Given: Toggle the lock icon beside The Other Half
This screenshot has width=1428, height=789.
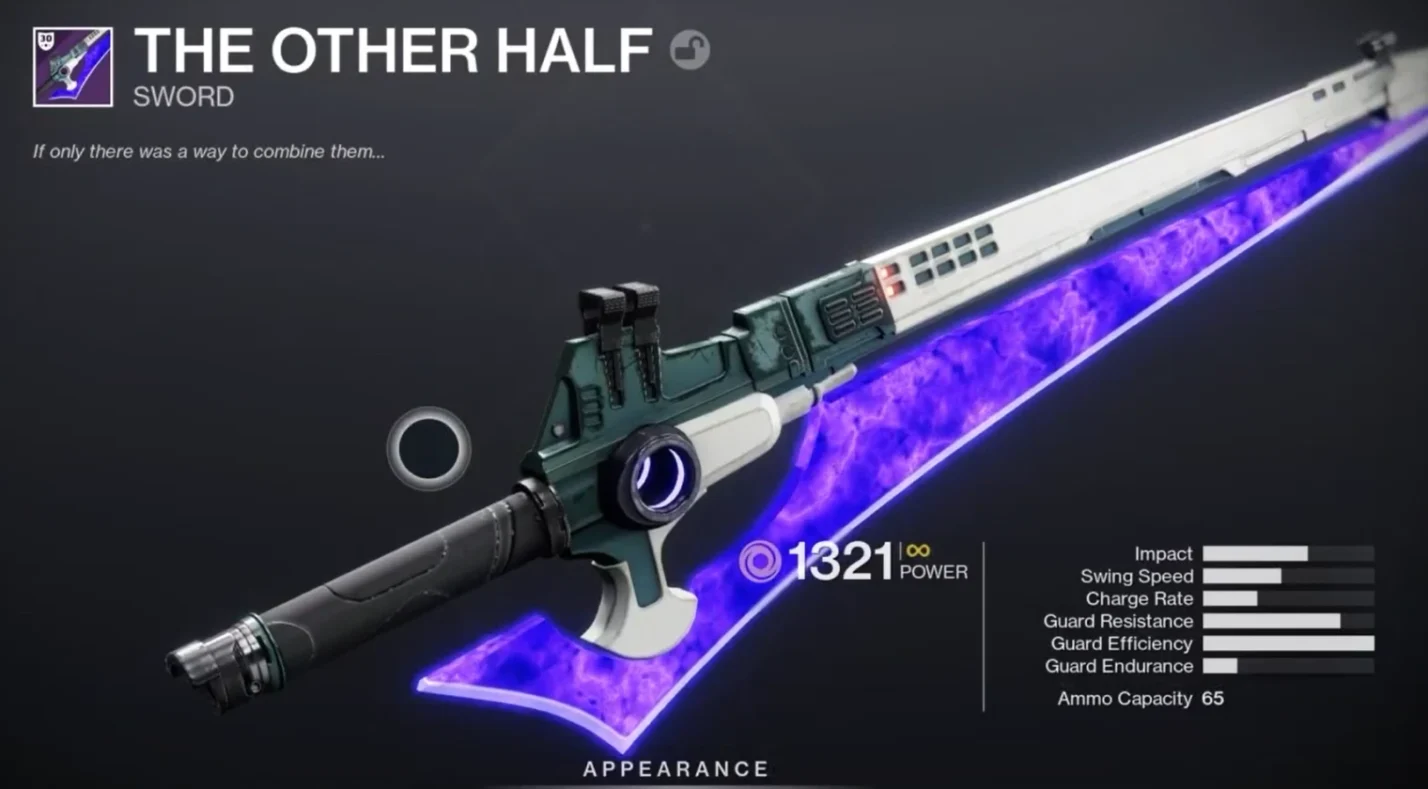Looking at the screenshot, I should tap(690, 49).
